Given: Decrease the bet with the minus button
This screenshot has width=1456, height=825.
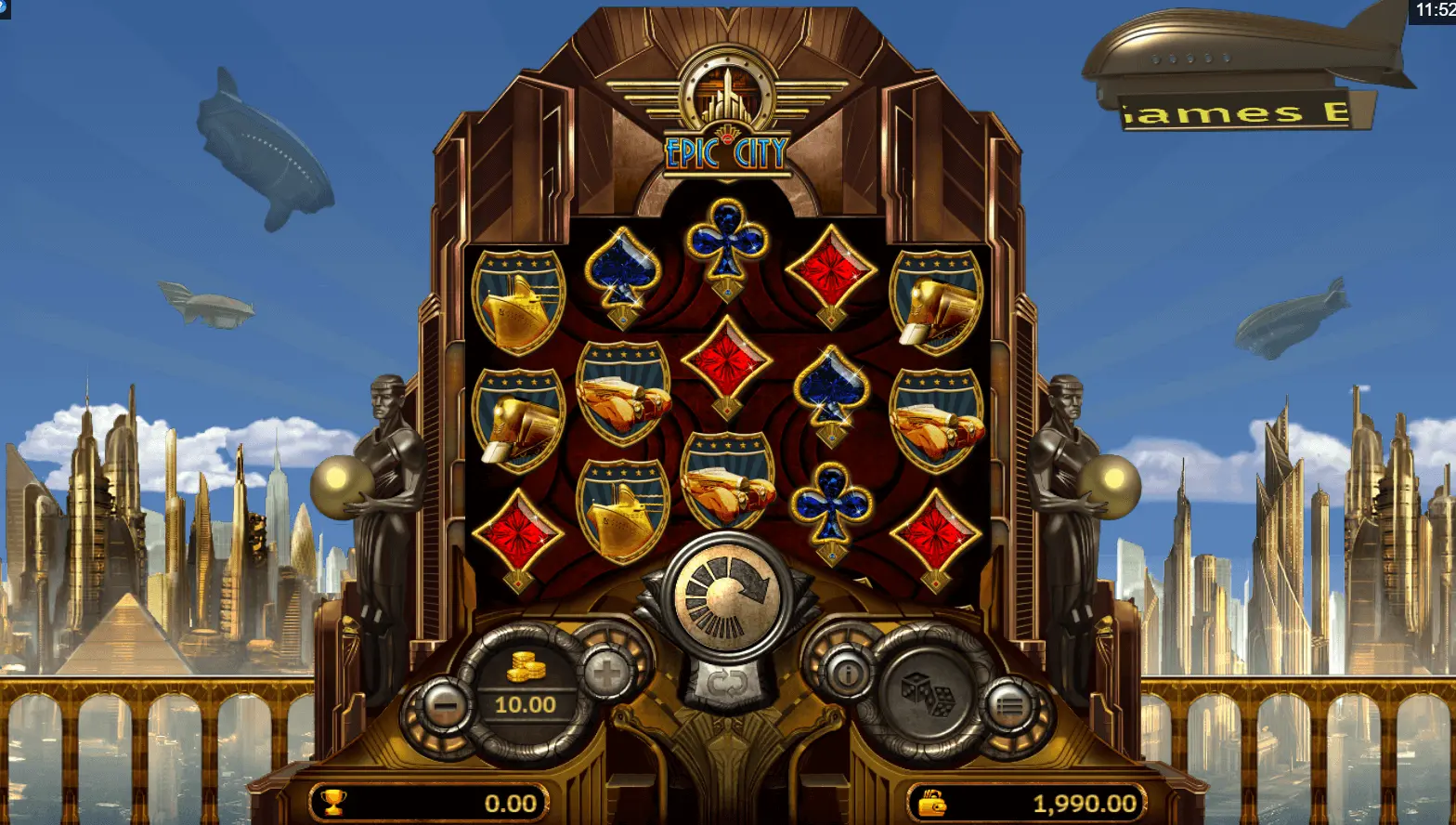Looking at the screenshot, I should pyautogui.click(x=446, y=708).
